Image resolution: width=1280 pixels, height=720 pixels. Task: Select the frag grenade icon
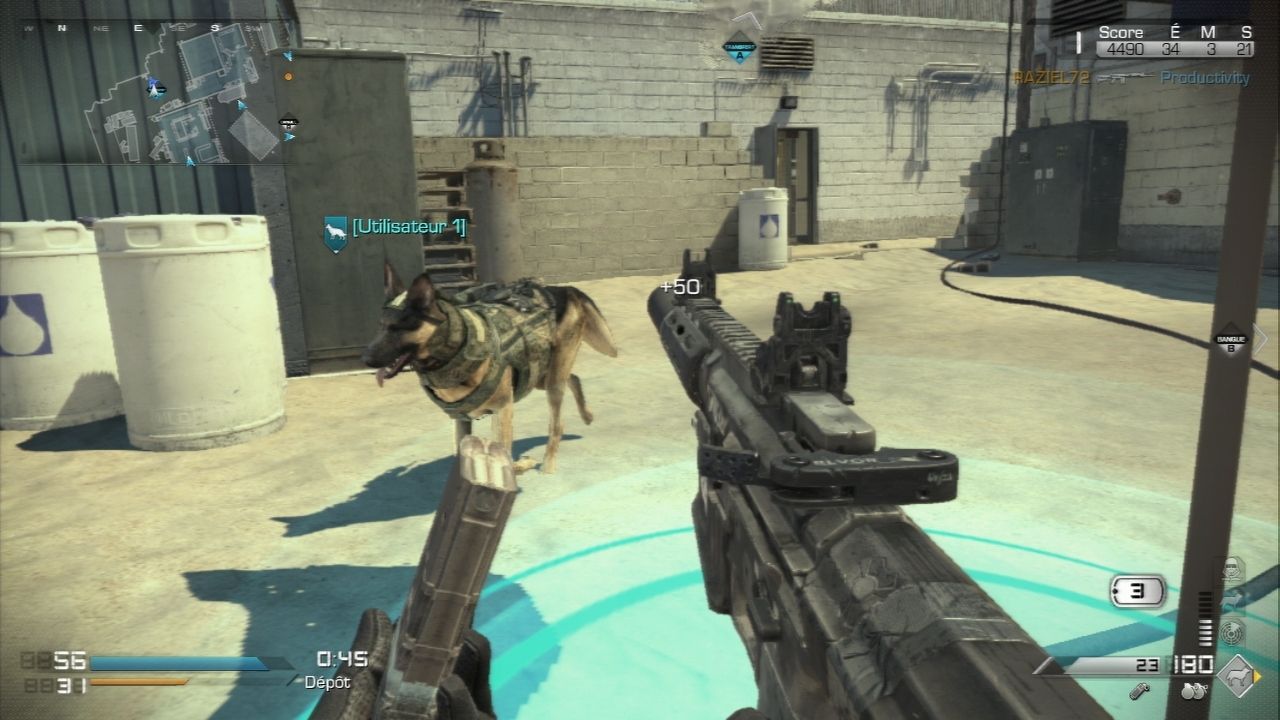point(1138,692)
